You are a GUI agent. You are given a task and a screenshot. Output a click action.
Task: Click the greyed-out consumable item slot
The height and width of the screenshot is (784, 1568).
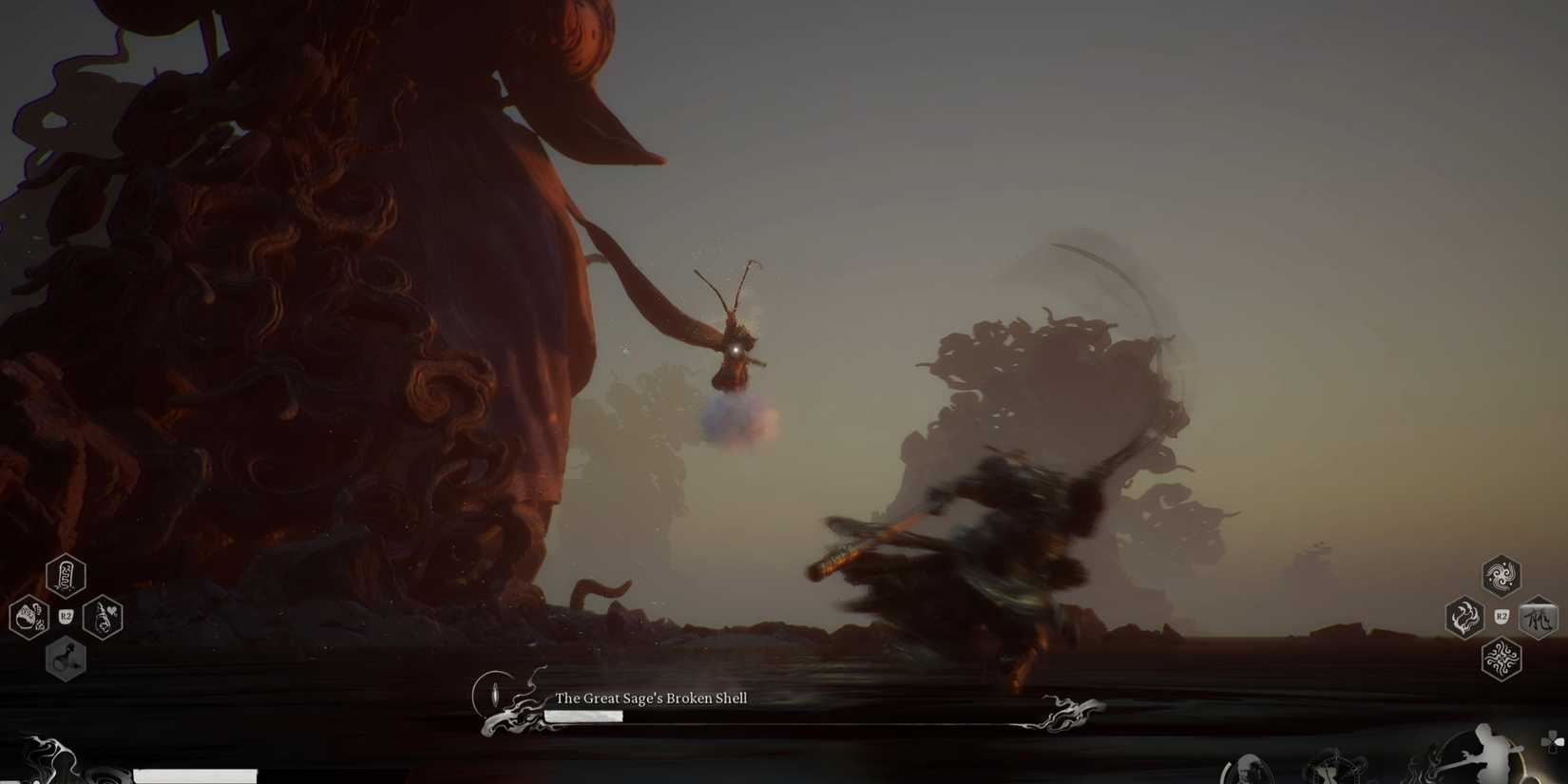(x=64, y=659)
